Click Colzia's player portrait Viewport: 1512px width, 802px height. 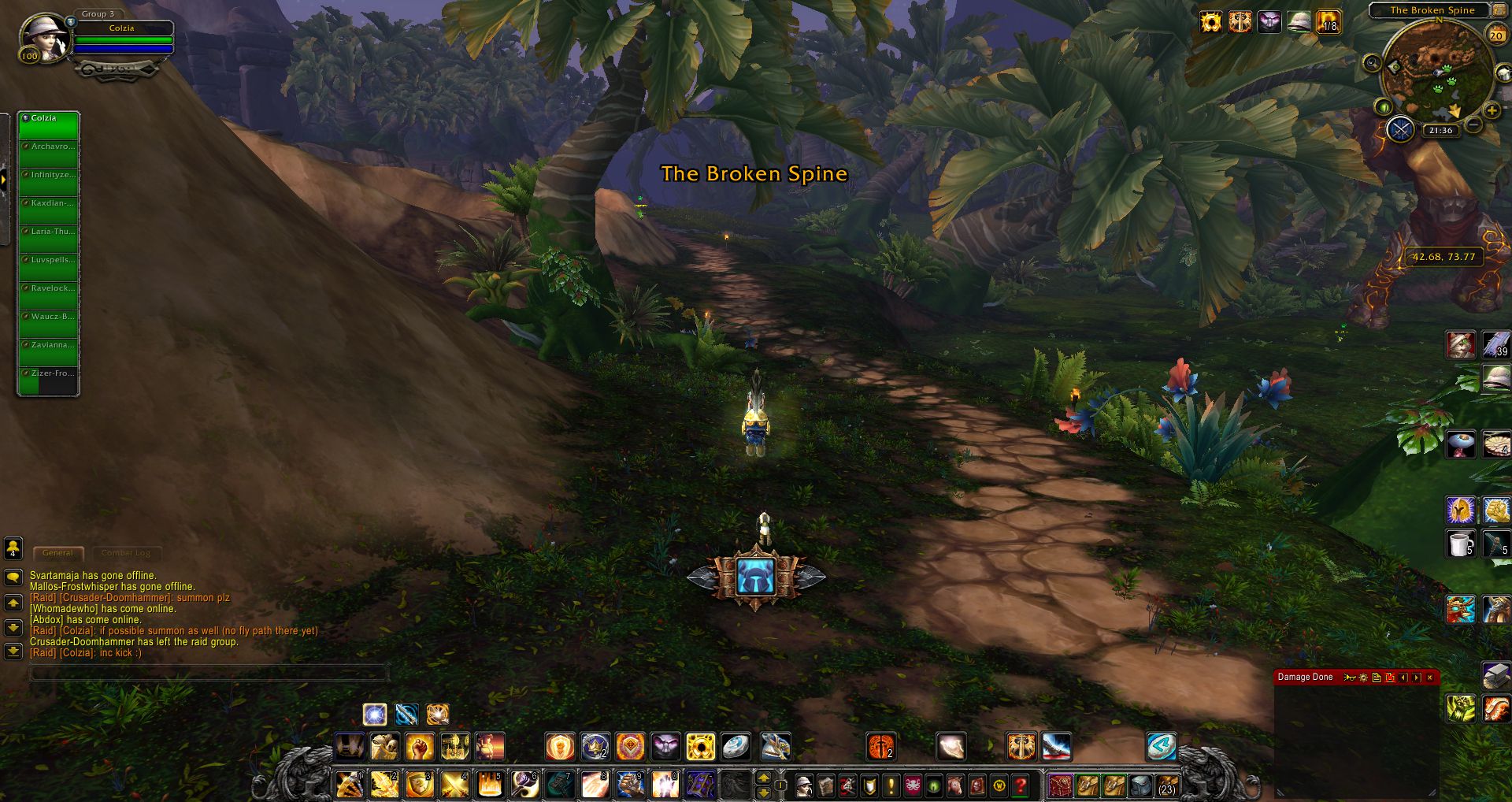tap(43, 37)
